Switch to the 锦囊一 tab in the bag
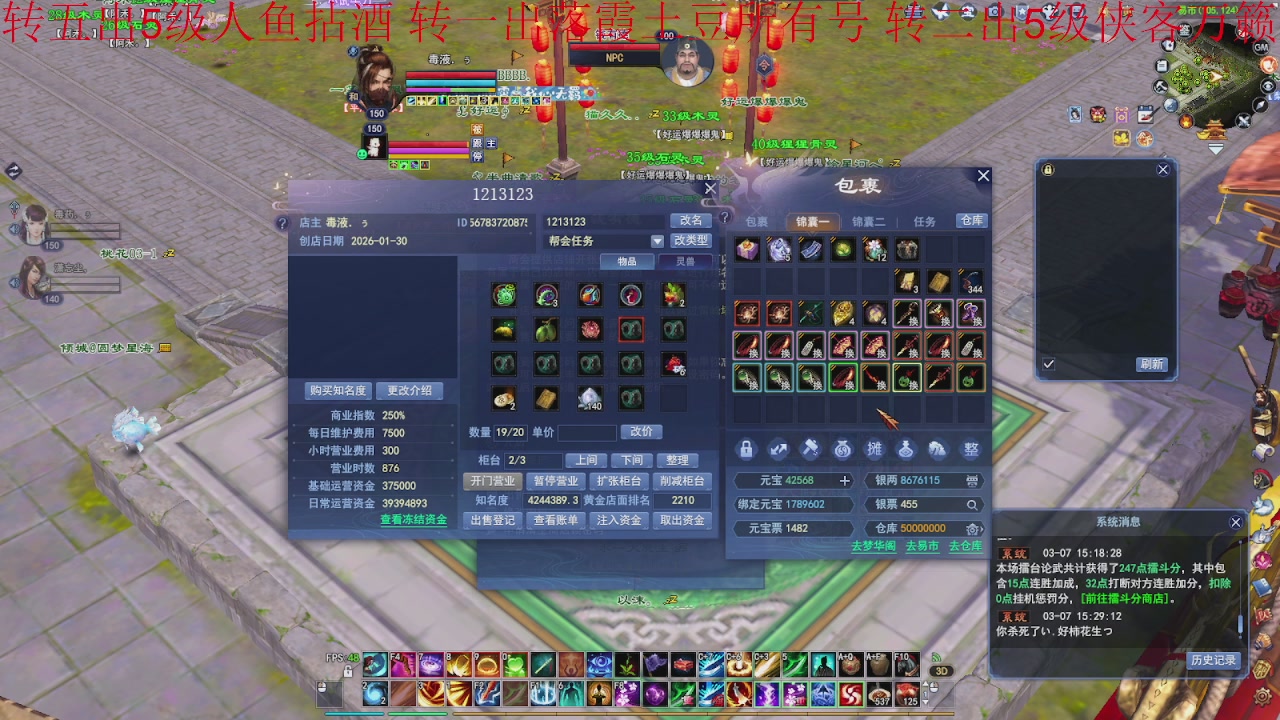This screenshot has width=1280, height=720. [812, 221]
